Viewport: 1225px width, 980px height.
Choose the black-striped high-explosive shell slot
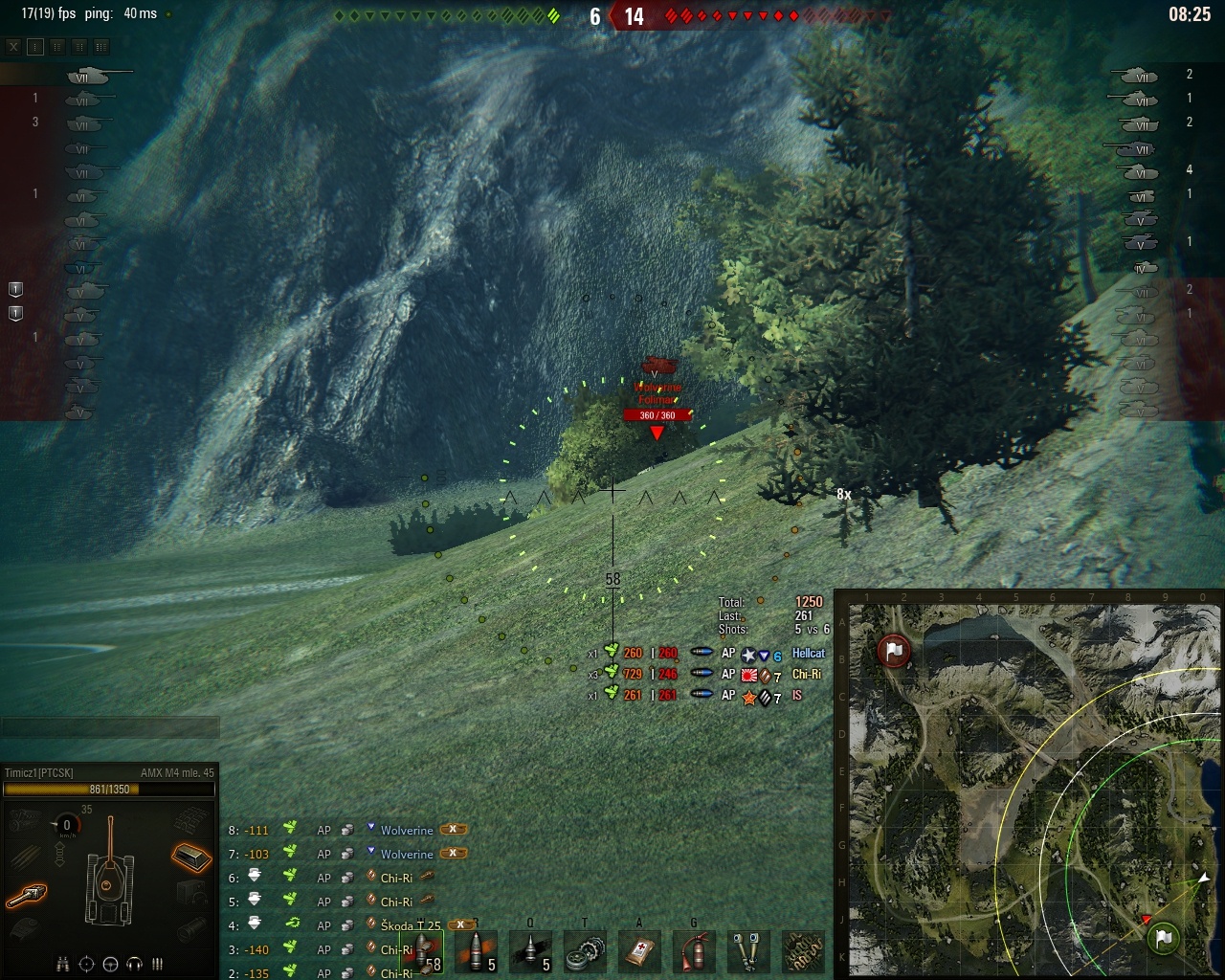[x=531, y=950]
